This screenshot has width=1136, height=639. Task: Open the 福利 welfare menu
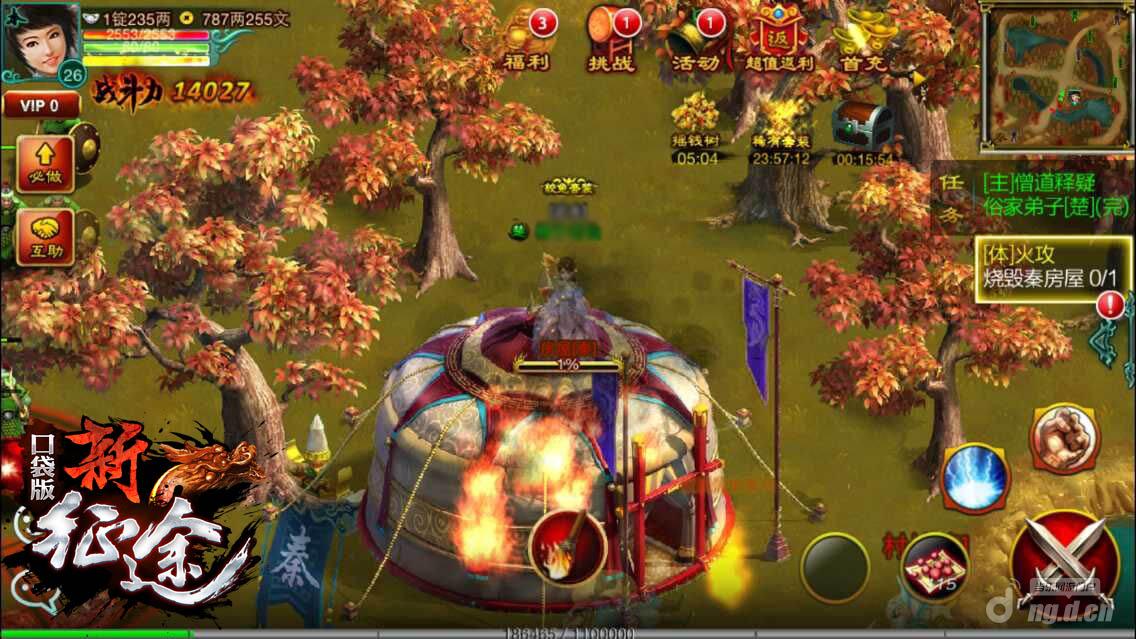pyautogui.click(x=528, y=40)
